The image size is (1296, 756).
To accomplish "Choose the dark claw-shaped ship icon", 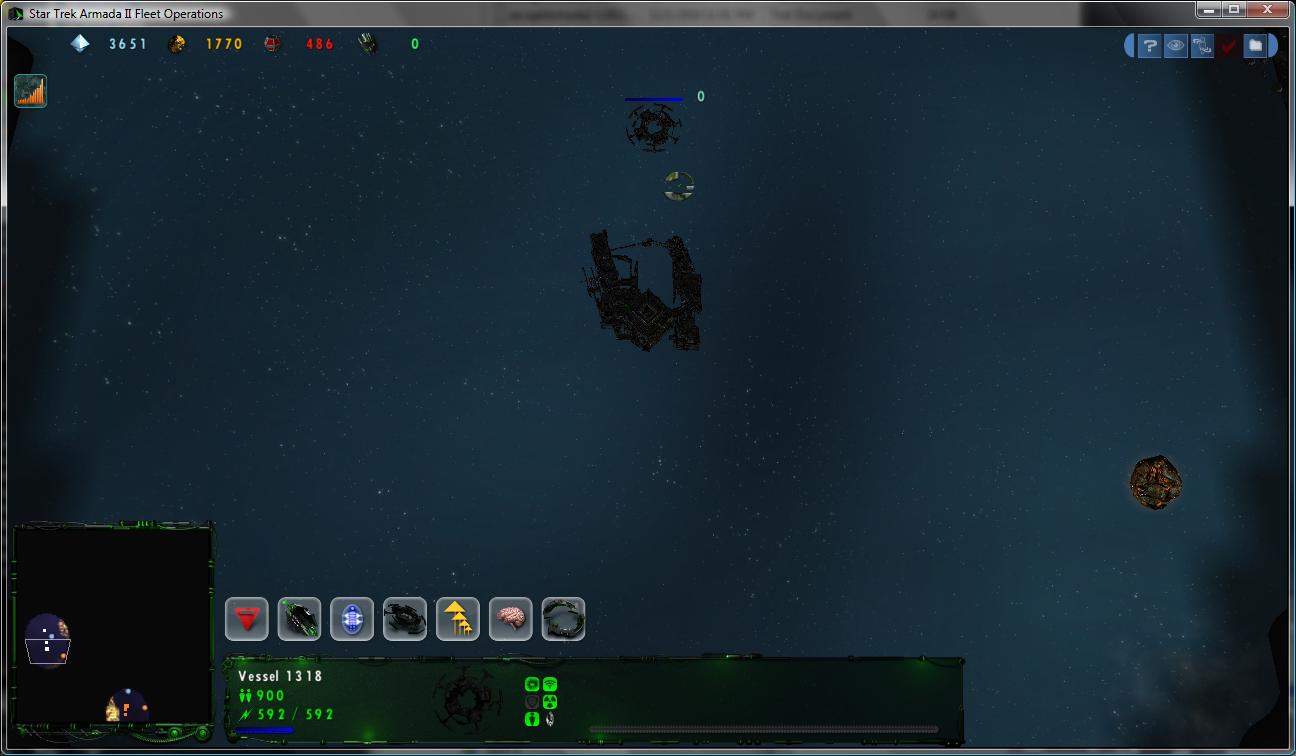I will [x=405, y=619].
